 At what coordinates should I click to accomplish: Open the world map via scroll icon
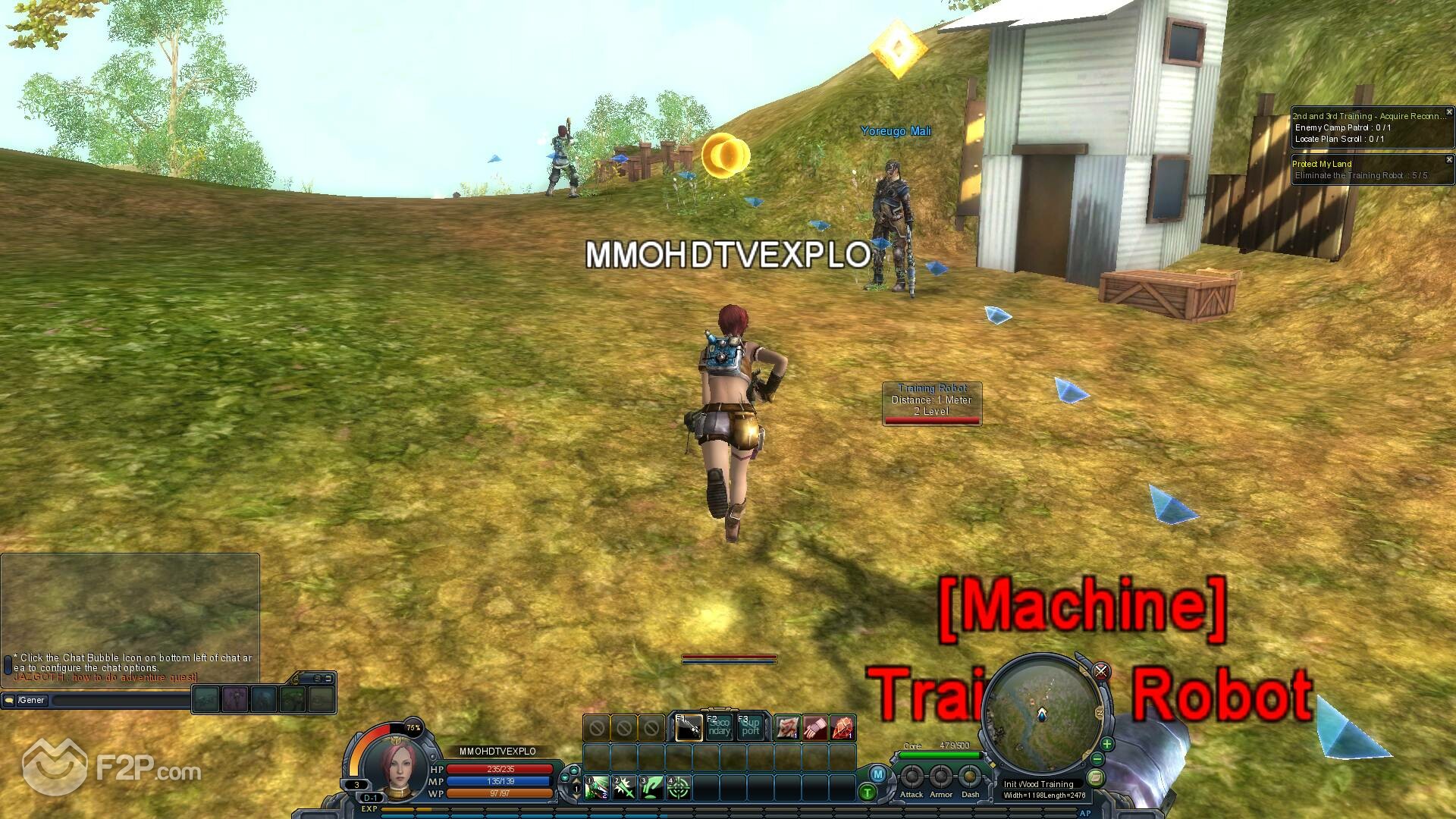[x=1095, y=777]
